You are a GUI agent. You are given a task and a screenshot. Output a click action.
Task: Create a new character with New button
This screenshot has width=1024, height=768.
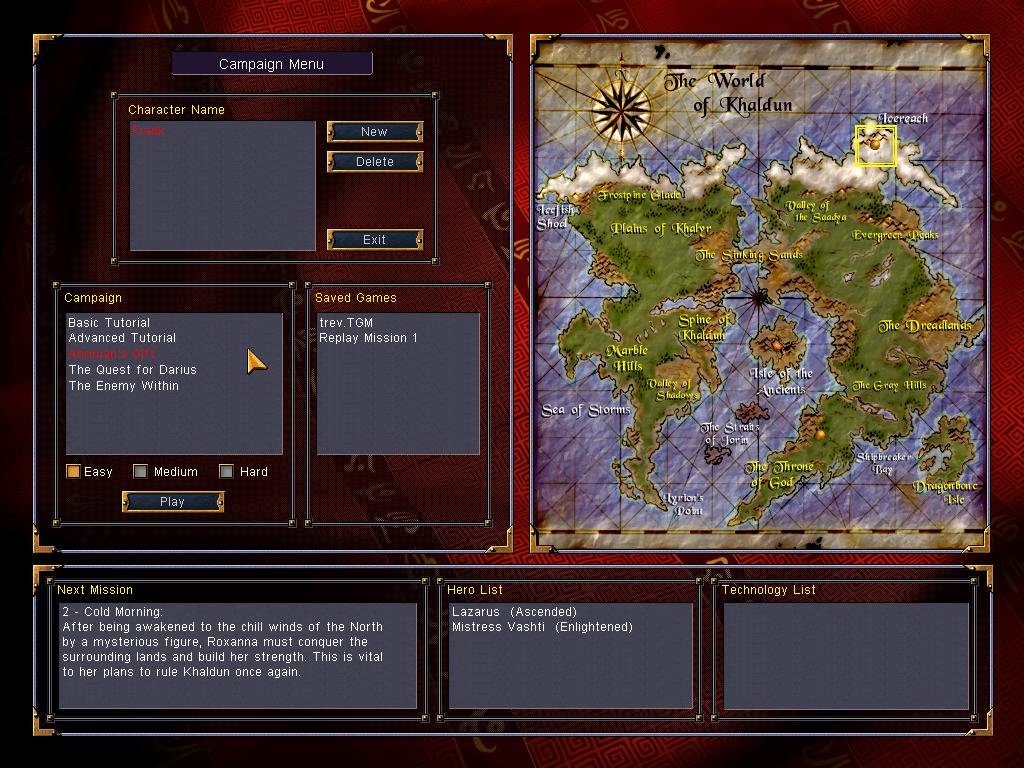click(x=375, y=132)
